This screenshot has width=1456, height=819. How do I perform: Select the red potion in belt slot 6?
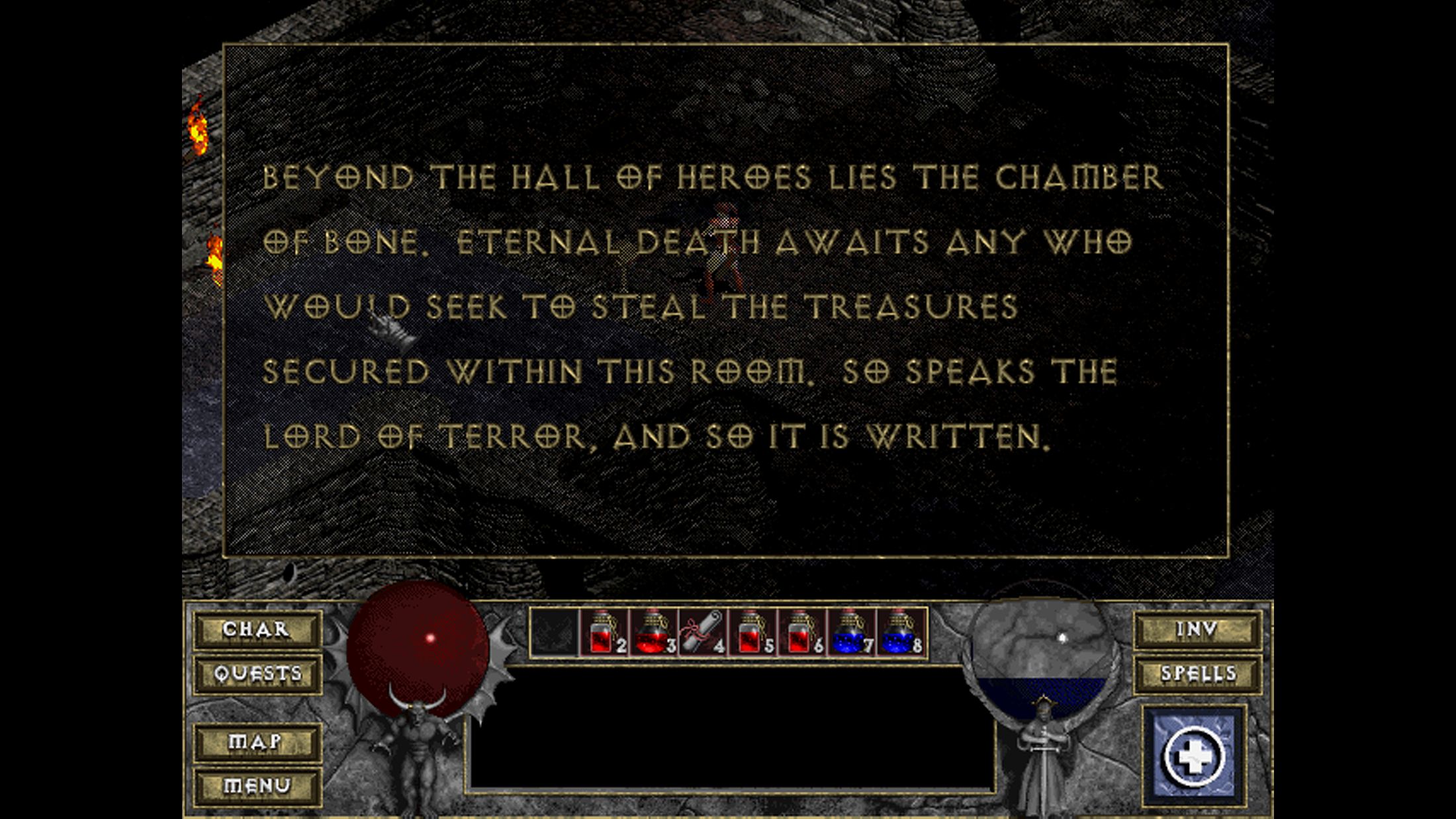801,633
